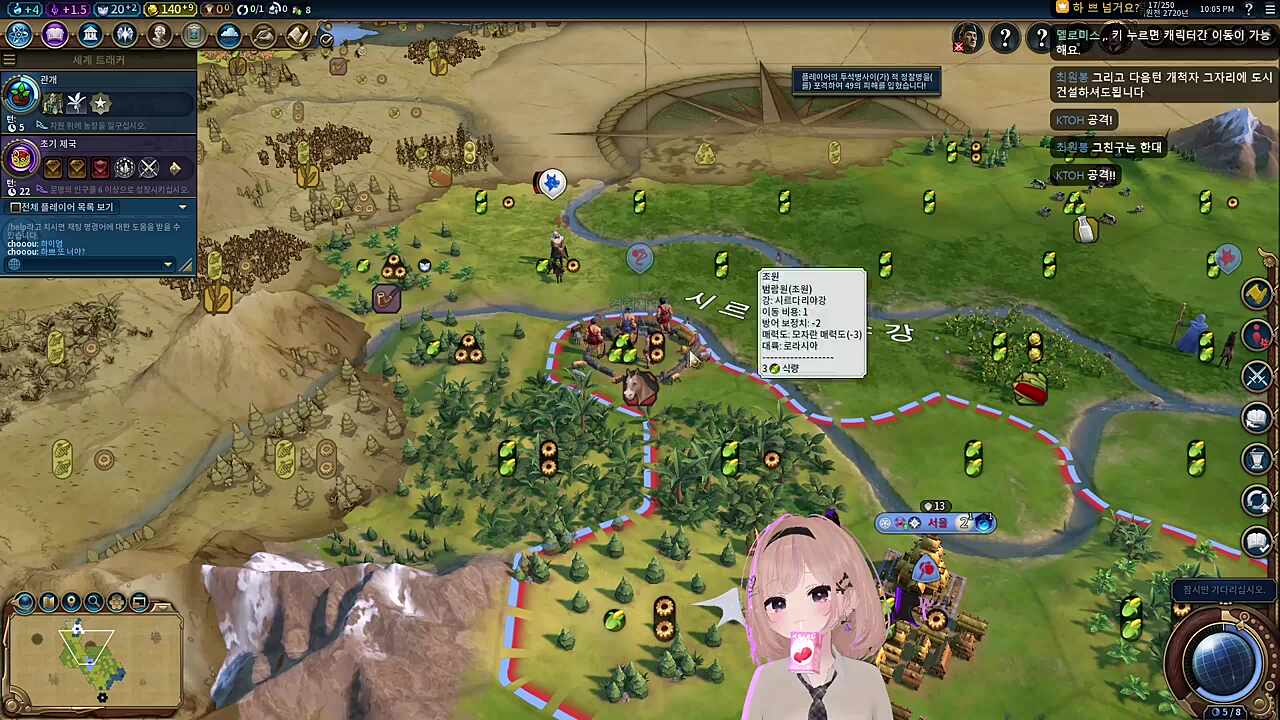Open the great people bust icon
1280x720 pixels.
[x=160, y=35]
